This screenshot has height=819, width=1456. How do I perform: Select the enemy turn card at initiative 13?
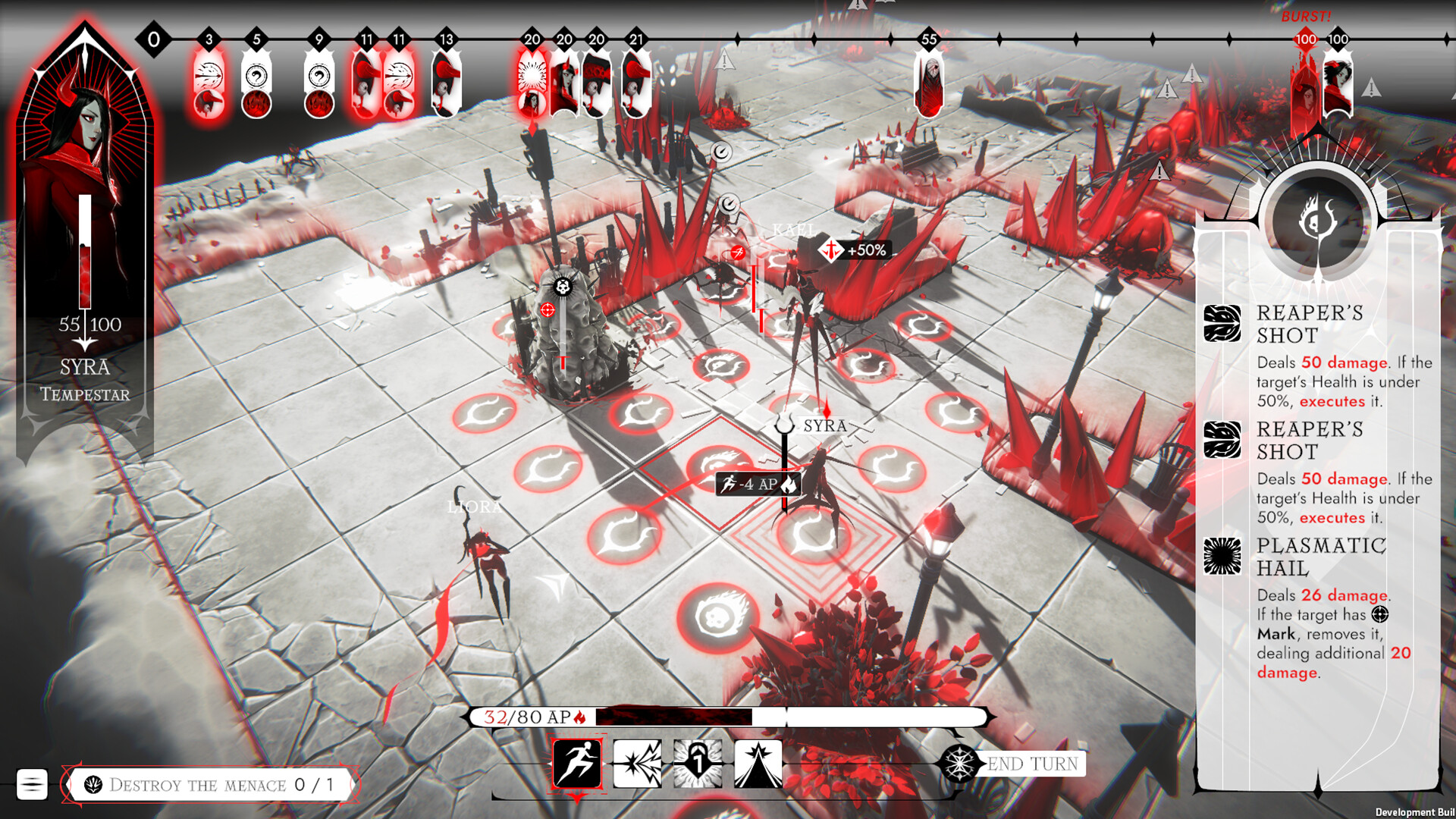[446, 83]
